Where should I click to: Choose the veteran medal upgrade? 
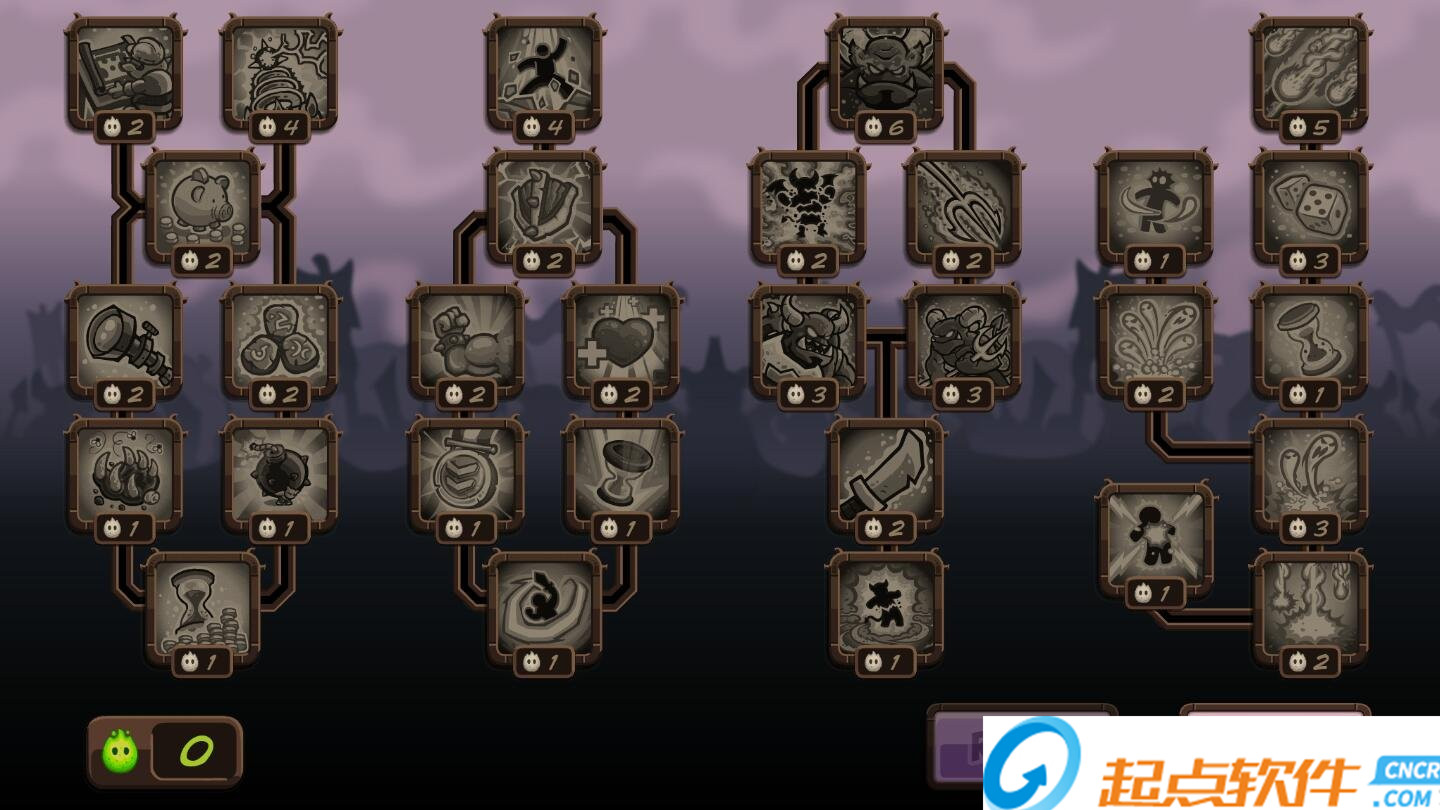click(470, 473)
